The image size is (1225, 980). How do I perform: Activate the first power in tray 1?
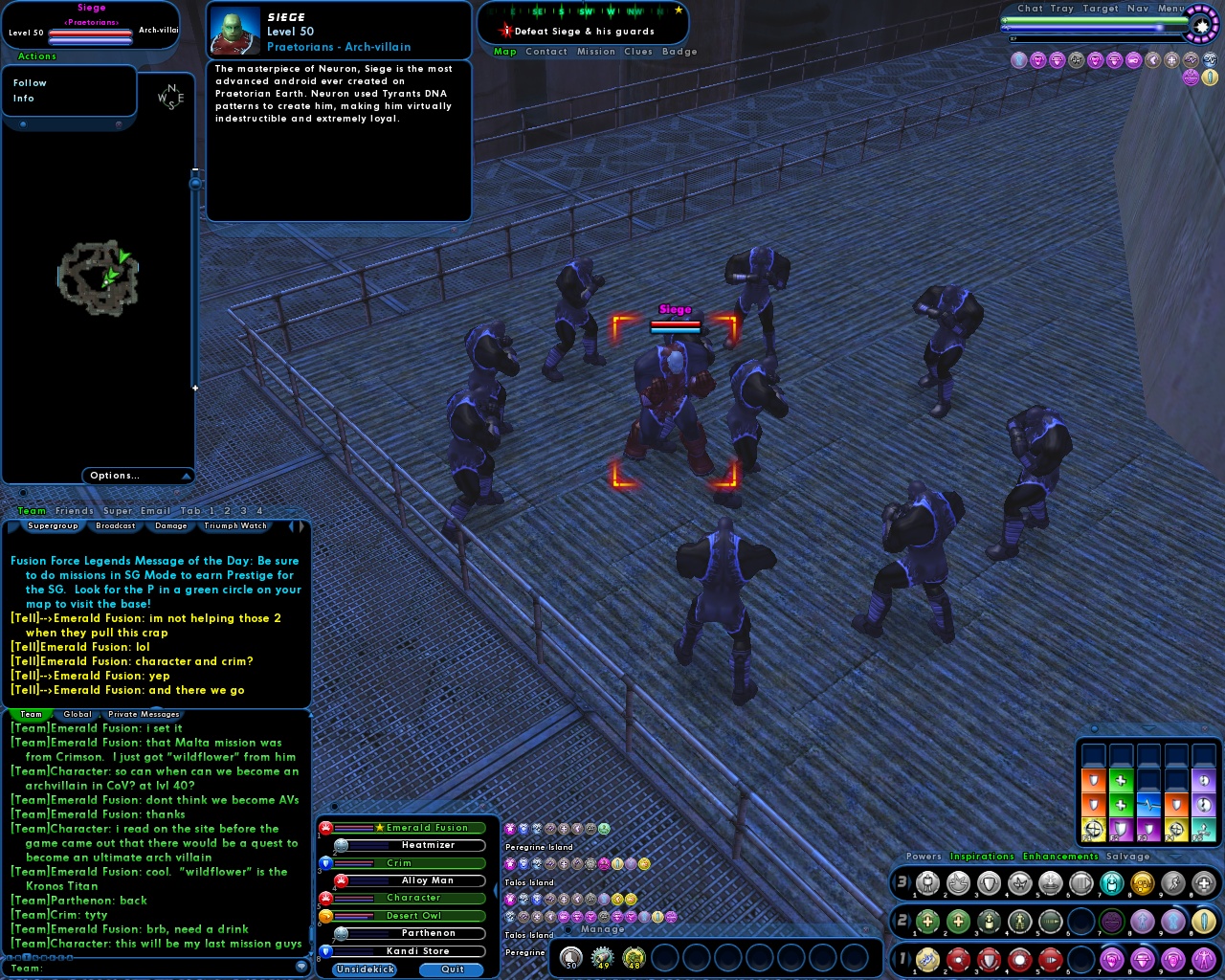click(929, 960)
